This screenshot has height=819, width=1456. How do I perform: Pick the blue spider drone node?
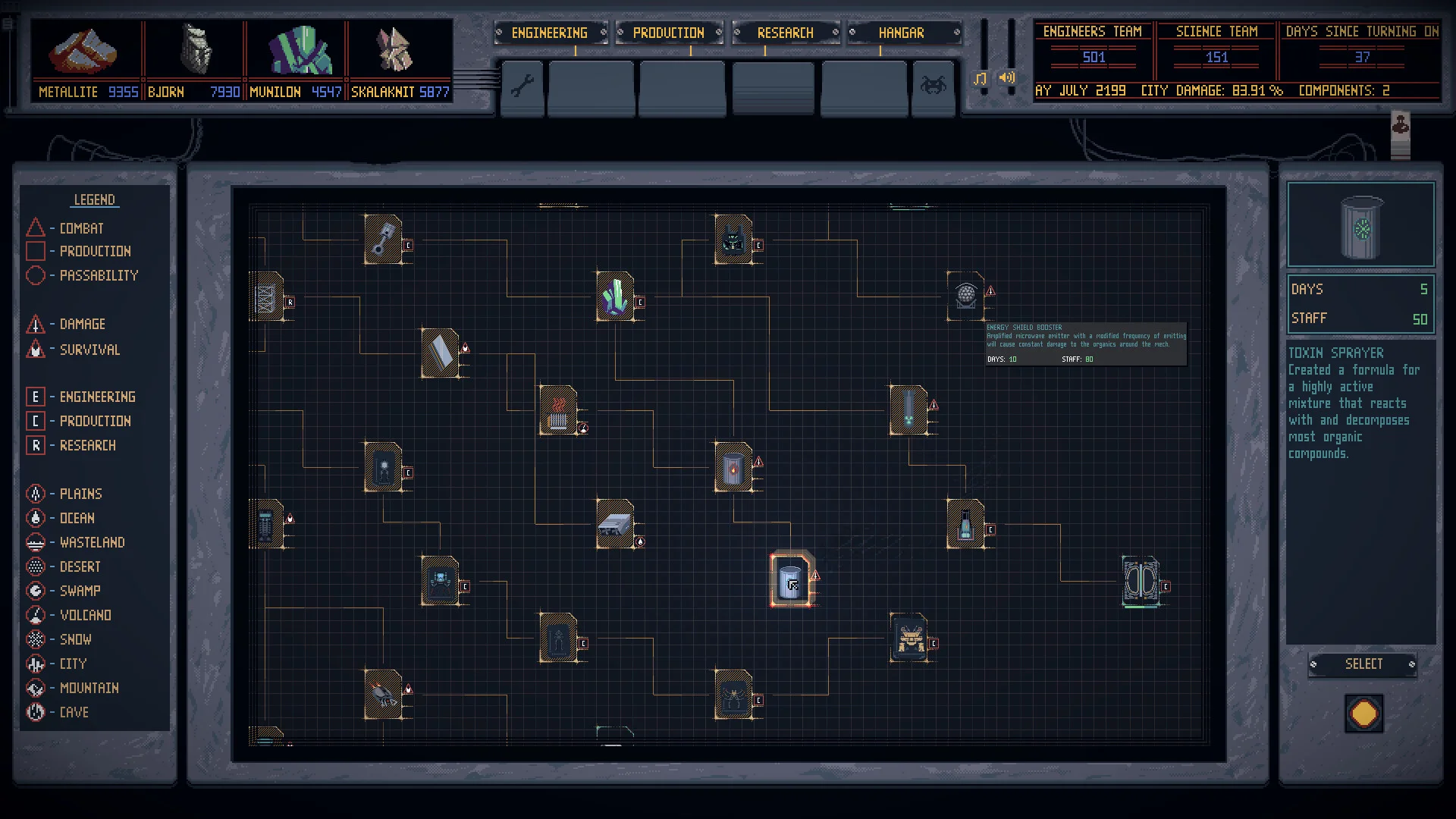coord(440,582)
